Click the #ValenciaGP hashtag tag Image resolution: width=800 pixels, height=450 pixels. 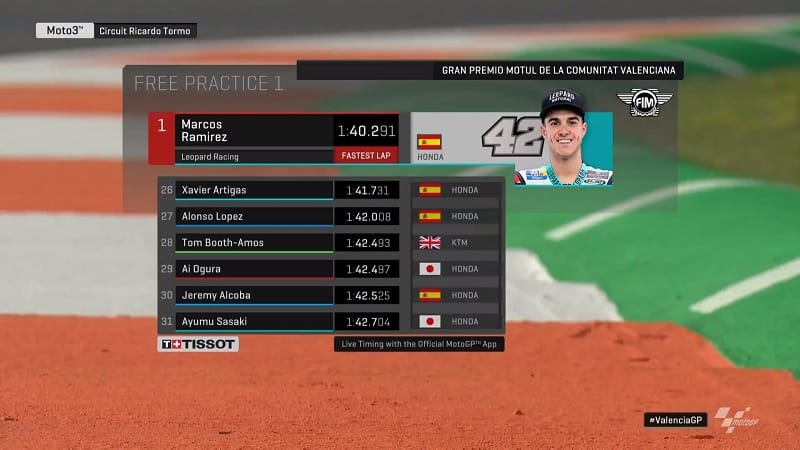point(675,420)
